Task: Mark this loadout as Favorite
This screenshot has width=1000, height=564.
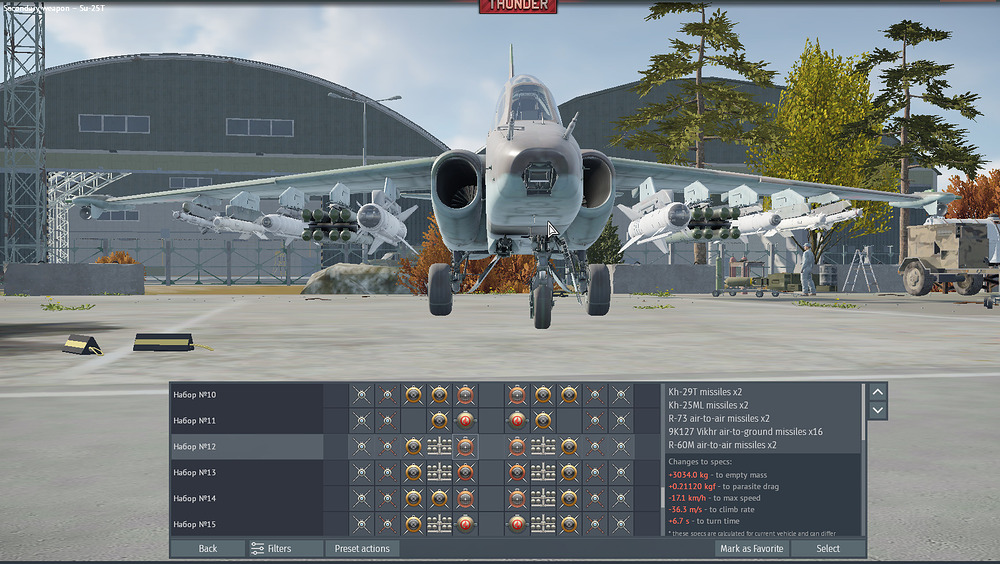Action: tap(751, 548)
